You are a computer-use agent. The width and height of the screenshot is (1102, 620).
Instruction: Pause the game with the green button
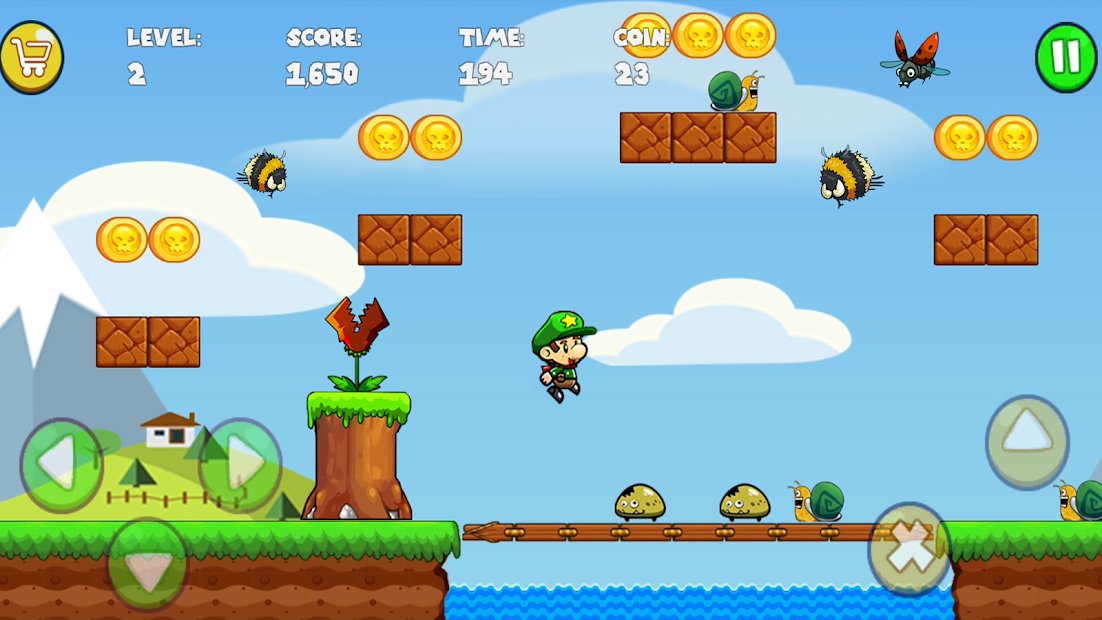1066,57
